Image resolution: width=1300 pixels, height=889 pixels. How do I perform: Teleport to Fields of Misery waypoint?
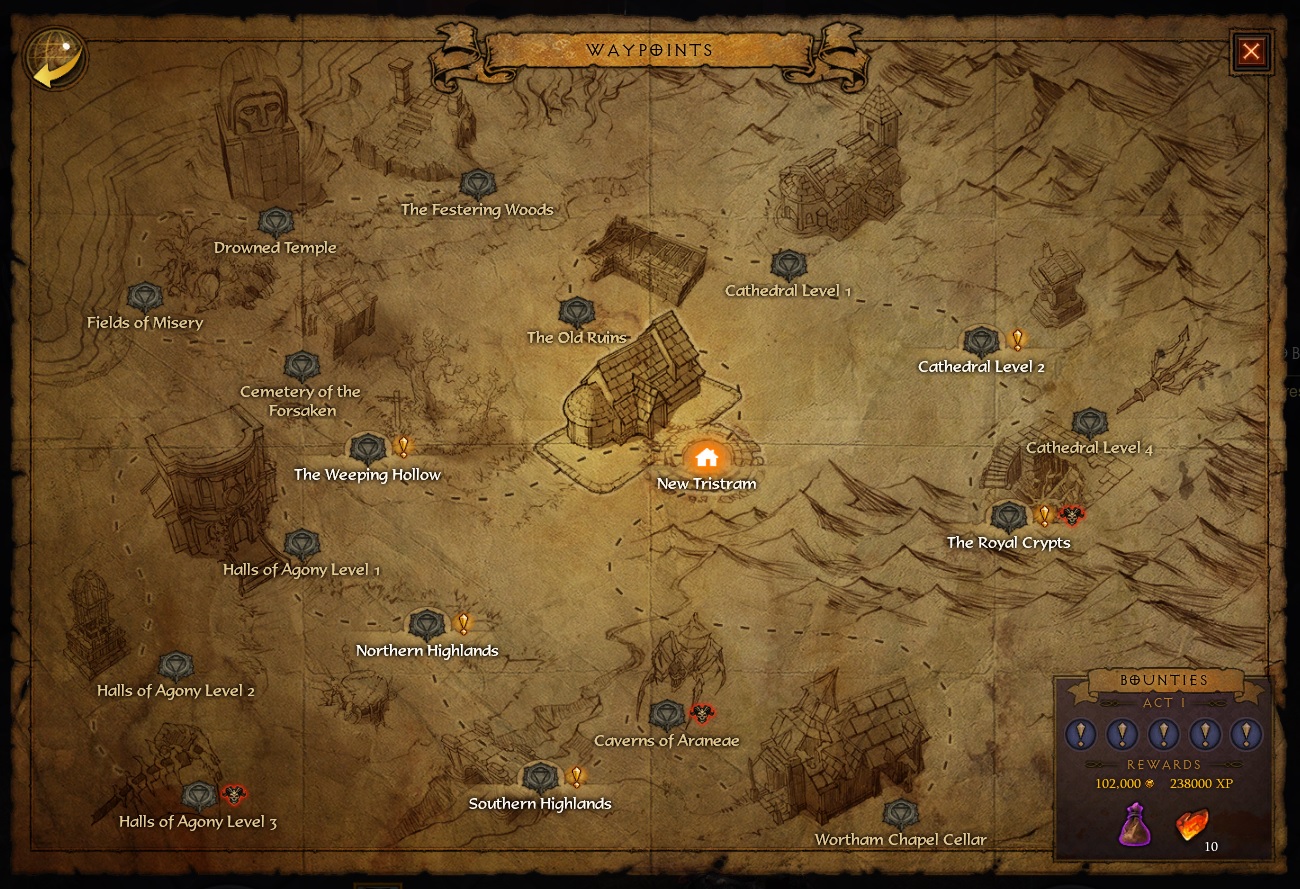coord(145,297)
